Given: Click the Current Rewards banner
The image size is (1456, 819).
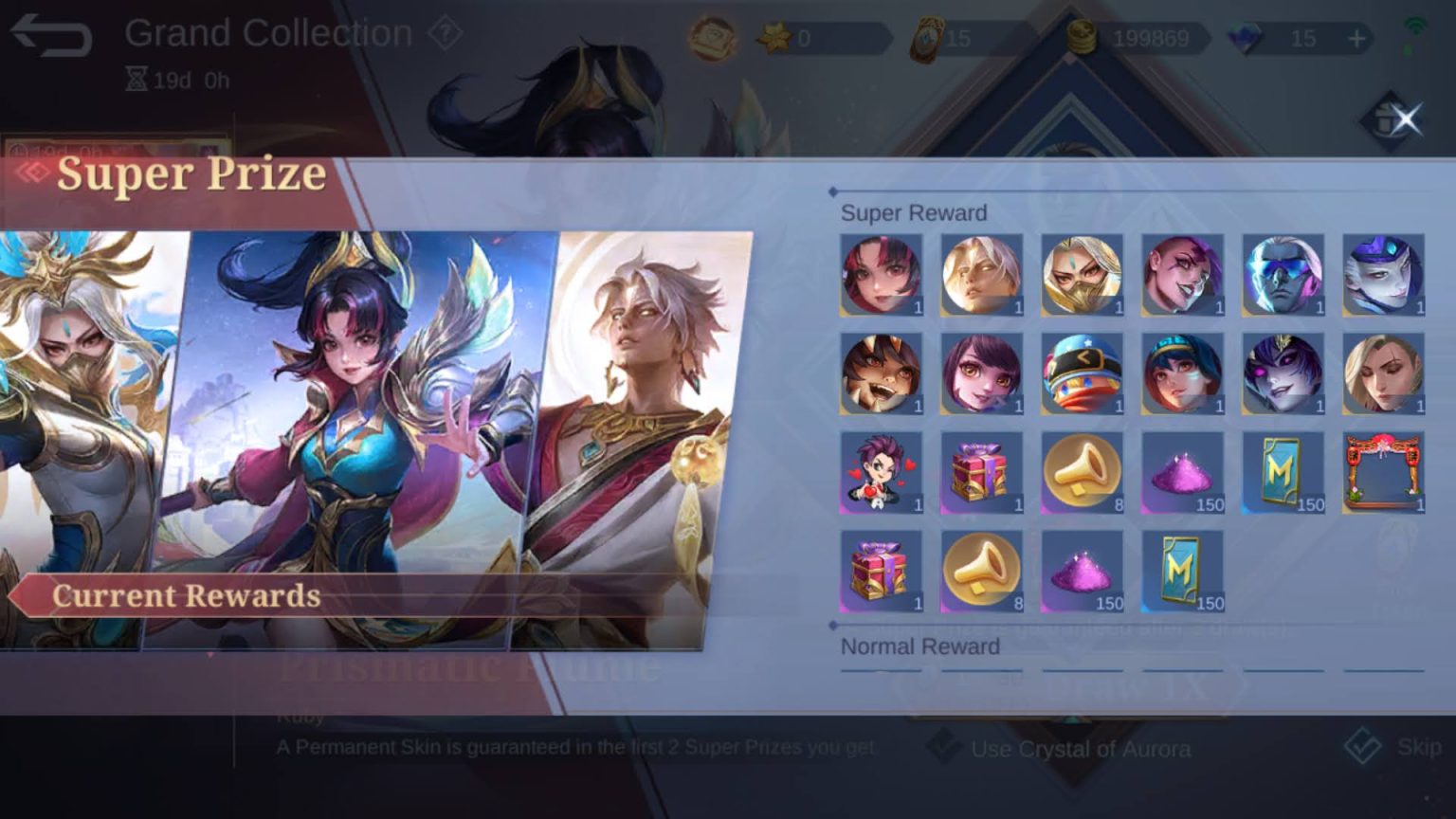Looking at the screenshot, I should pyautogui.click(x=186, y=596).
